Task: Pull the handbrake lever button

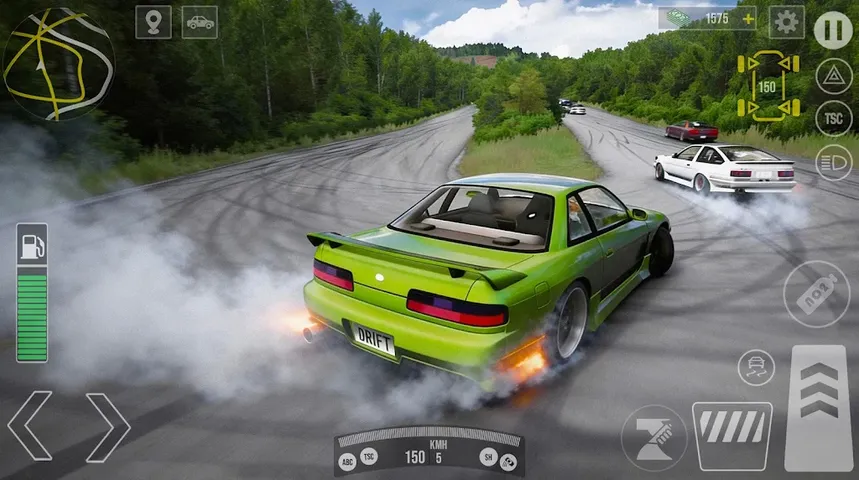Action: coord(654,438)
